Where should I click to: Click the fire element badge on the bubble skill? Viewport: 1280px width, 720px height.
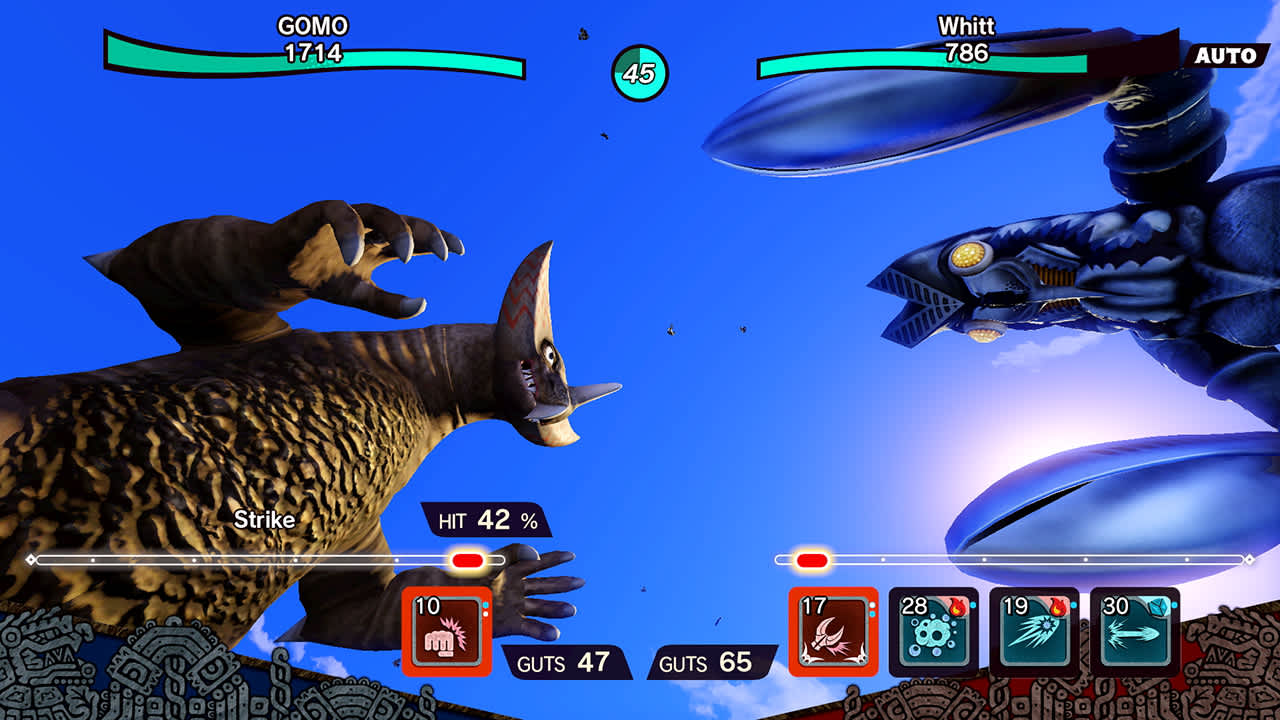[x=956, y=607]
